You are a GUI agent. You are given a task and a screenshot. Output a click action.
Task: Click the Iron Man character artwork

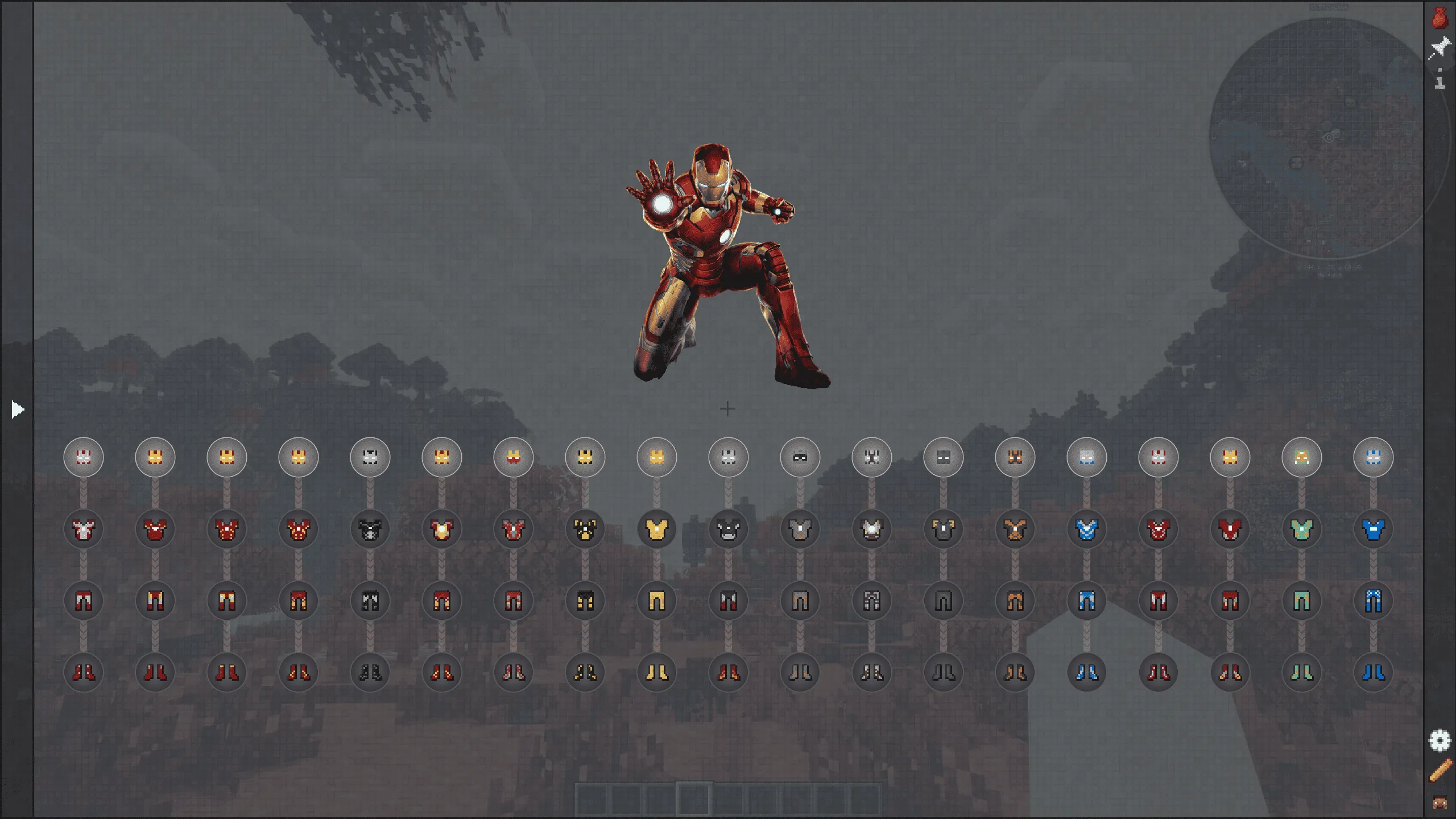(x=722, y=256)
